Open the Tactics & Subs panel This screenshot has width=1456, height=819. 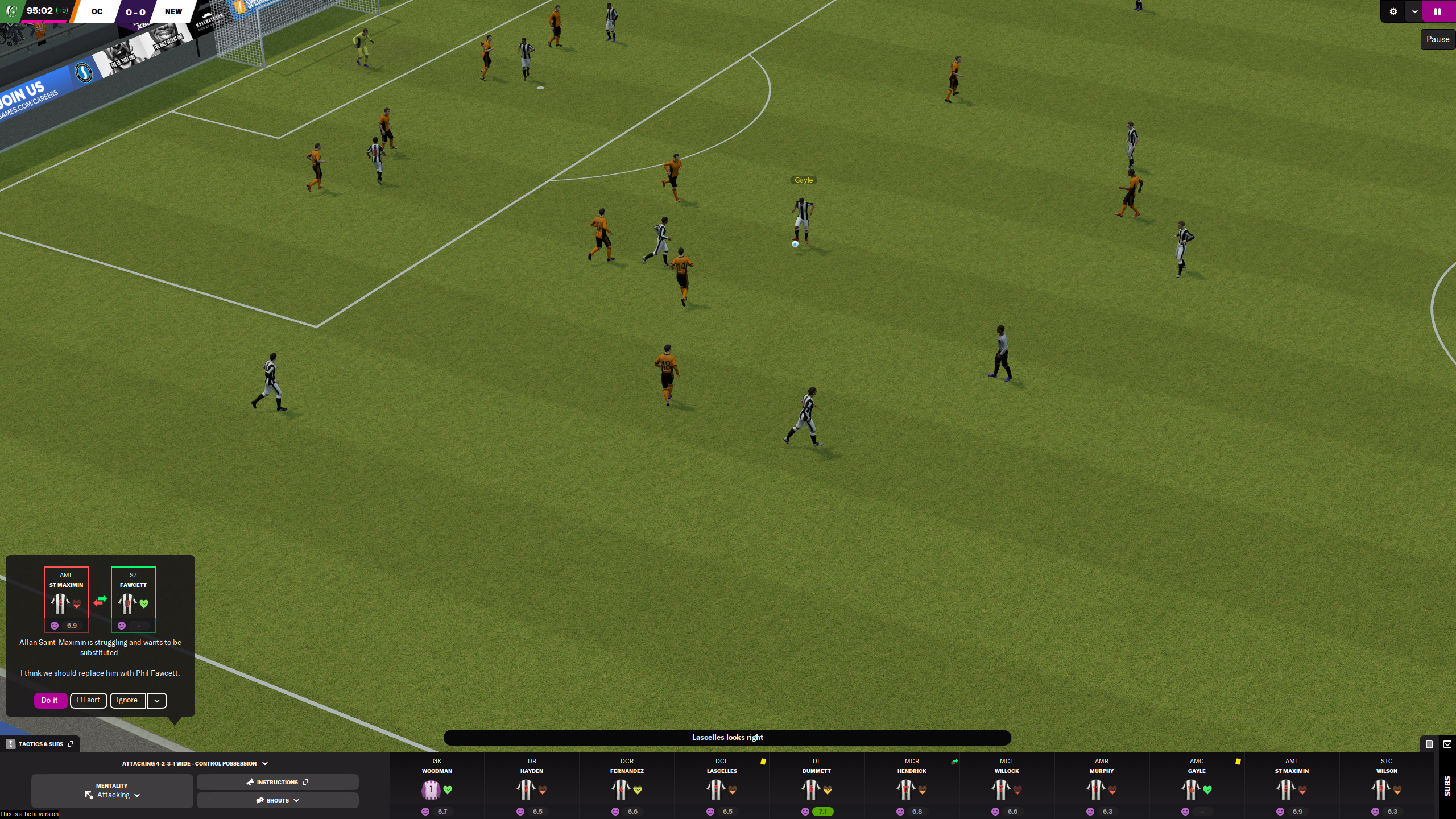40,744
